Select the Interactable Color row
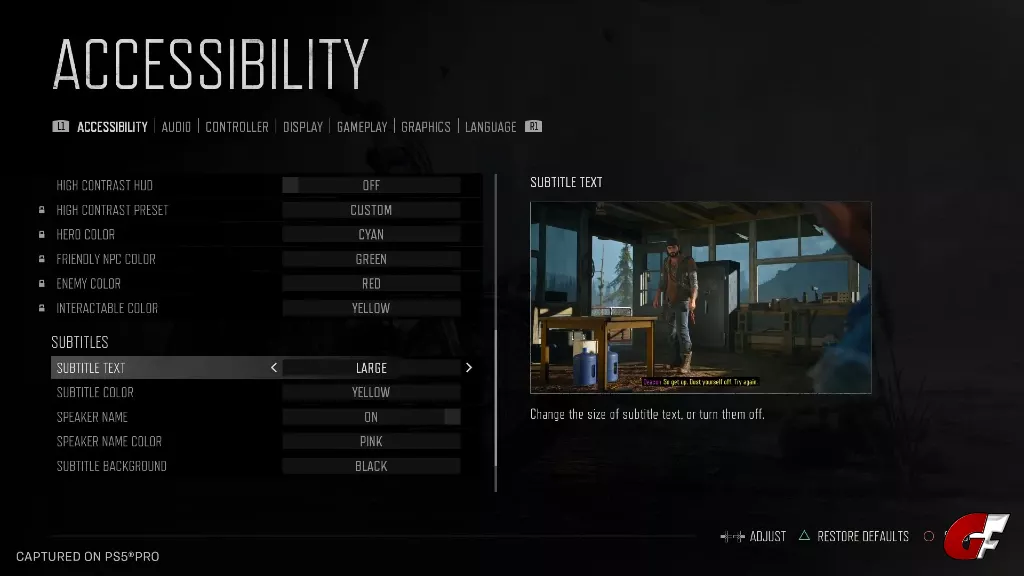 coord(371,308)
